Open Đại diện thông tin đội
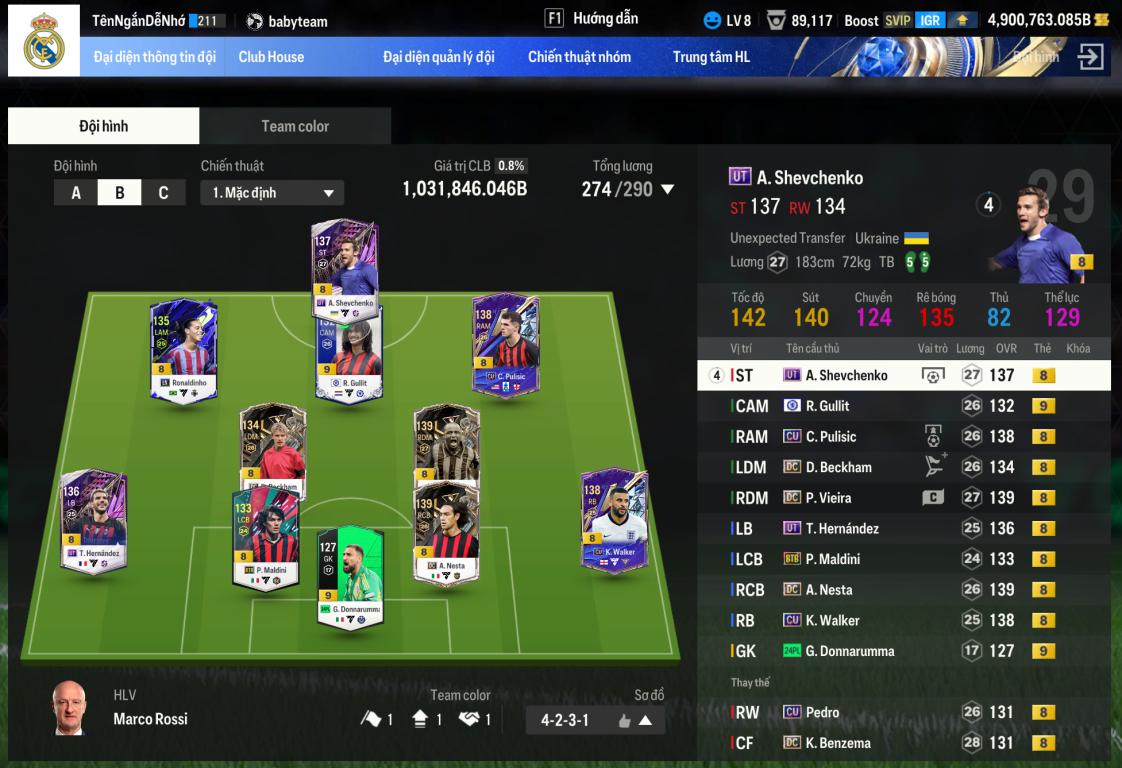The width and height of the screenshot is (1122, 768). coord(155,57)
